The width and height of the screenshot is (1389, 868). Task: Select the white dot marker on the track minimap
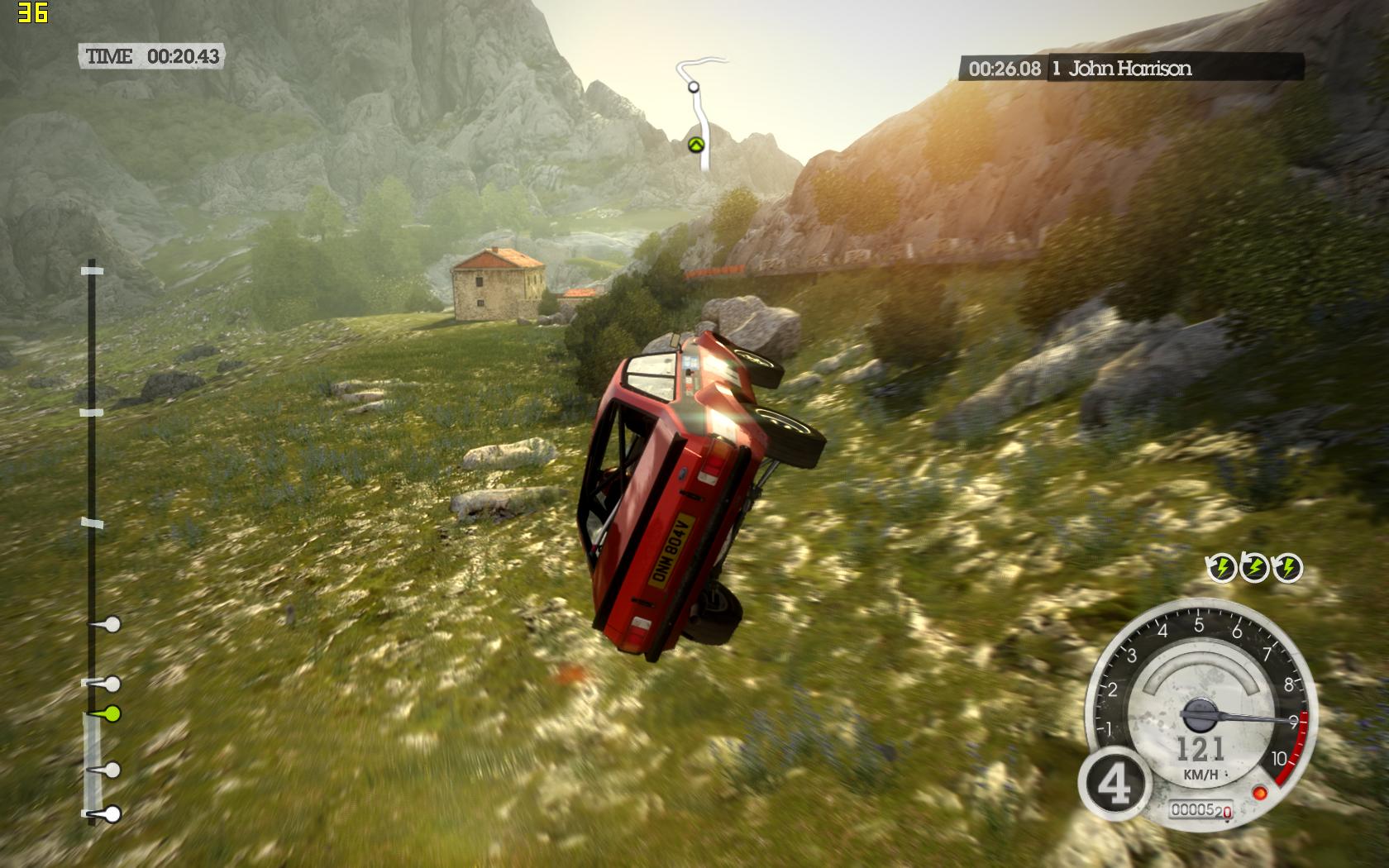[x=693, y=86]
